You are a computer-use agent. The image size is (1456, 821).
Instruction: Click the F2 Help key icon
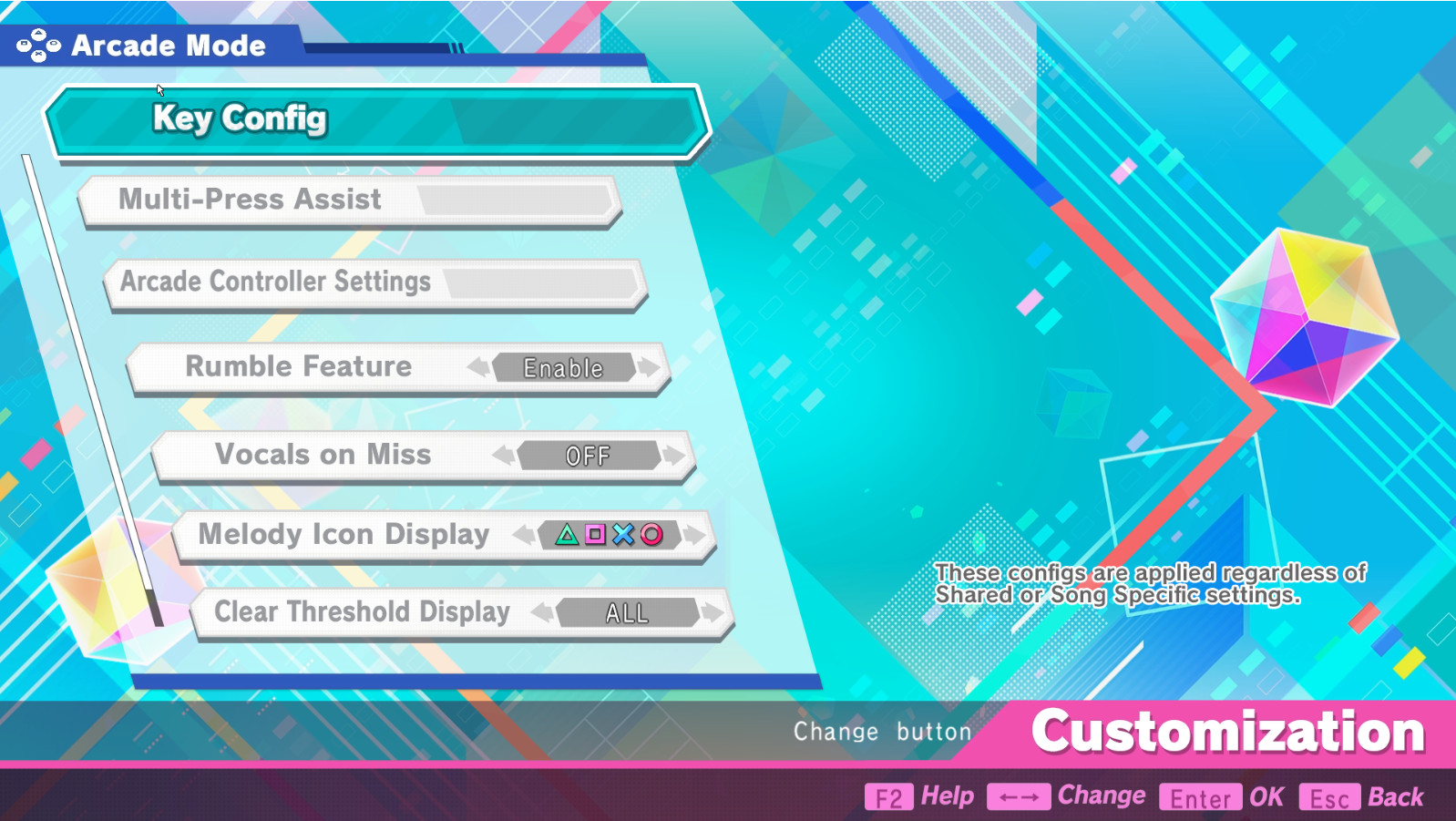(889, 796)
